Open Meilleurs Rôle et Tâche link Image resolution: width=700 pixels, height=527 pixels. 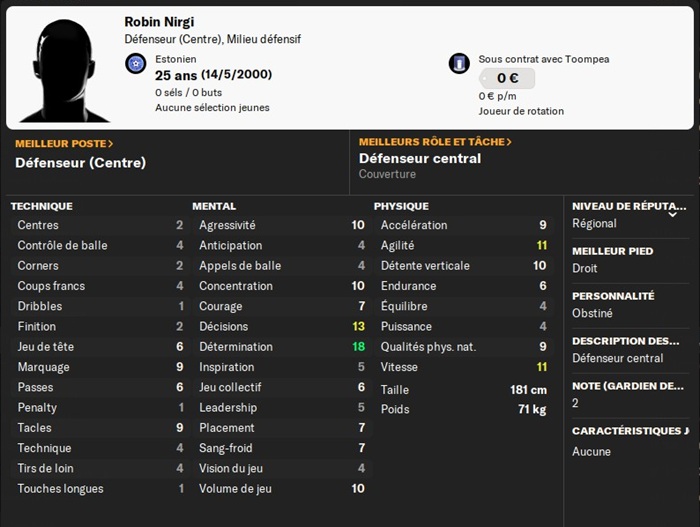[x=435, y=142]
